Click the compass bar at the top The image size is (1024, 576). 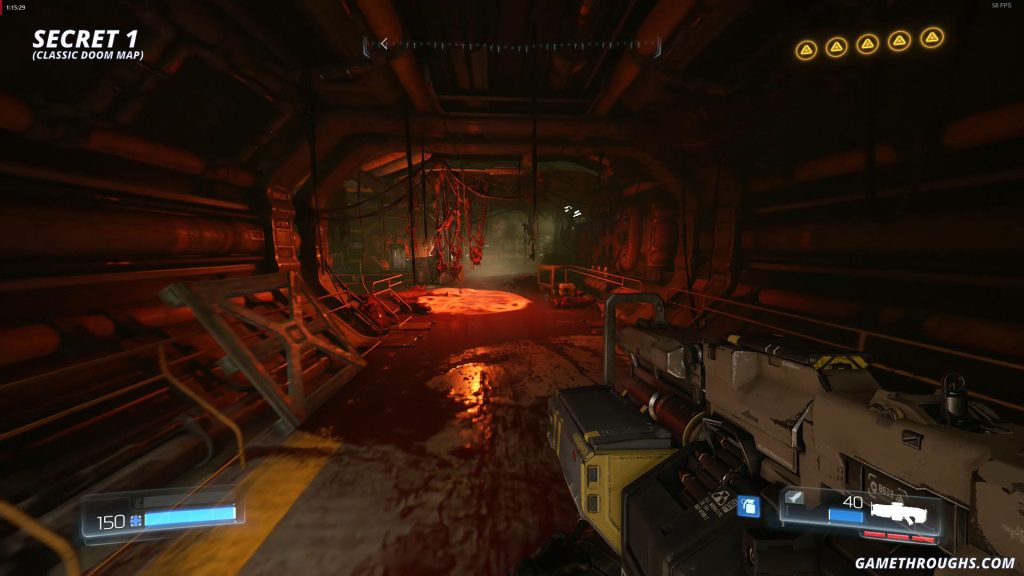click(512, 44)
